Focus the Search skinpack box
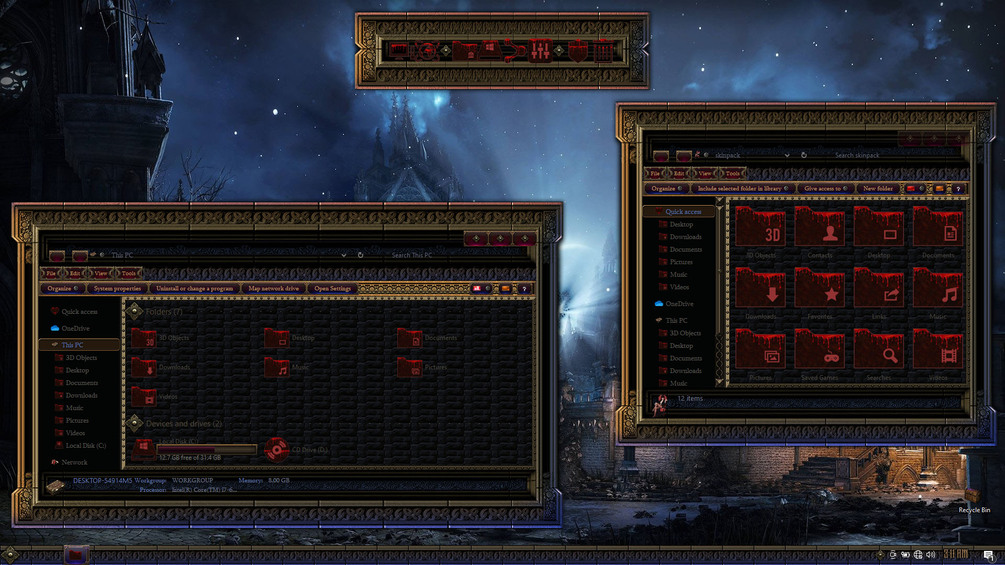 (x=880, y=155)
